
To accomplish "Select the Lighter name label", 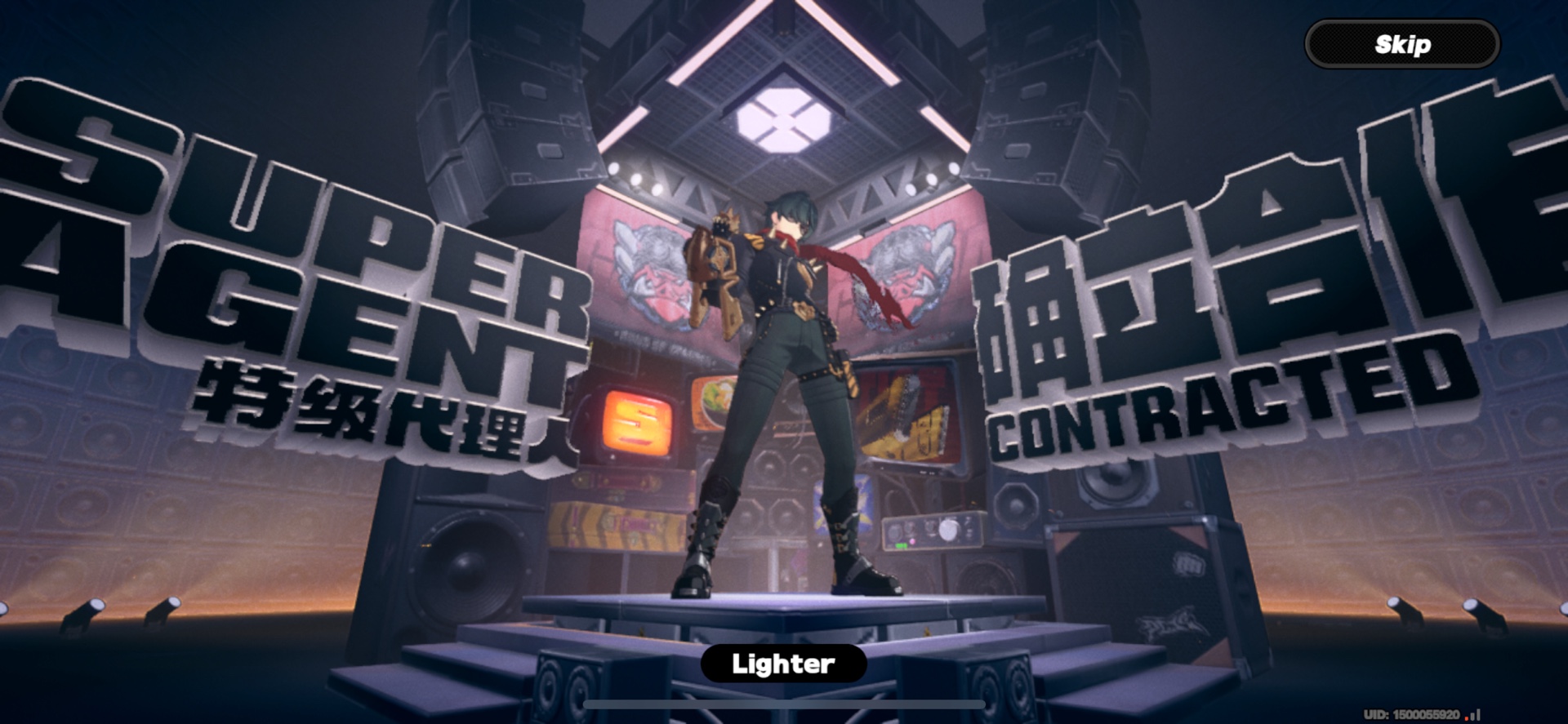I will click(782, 663).
